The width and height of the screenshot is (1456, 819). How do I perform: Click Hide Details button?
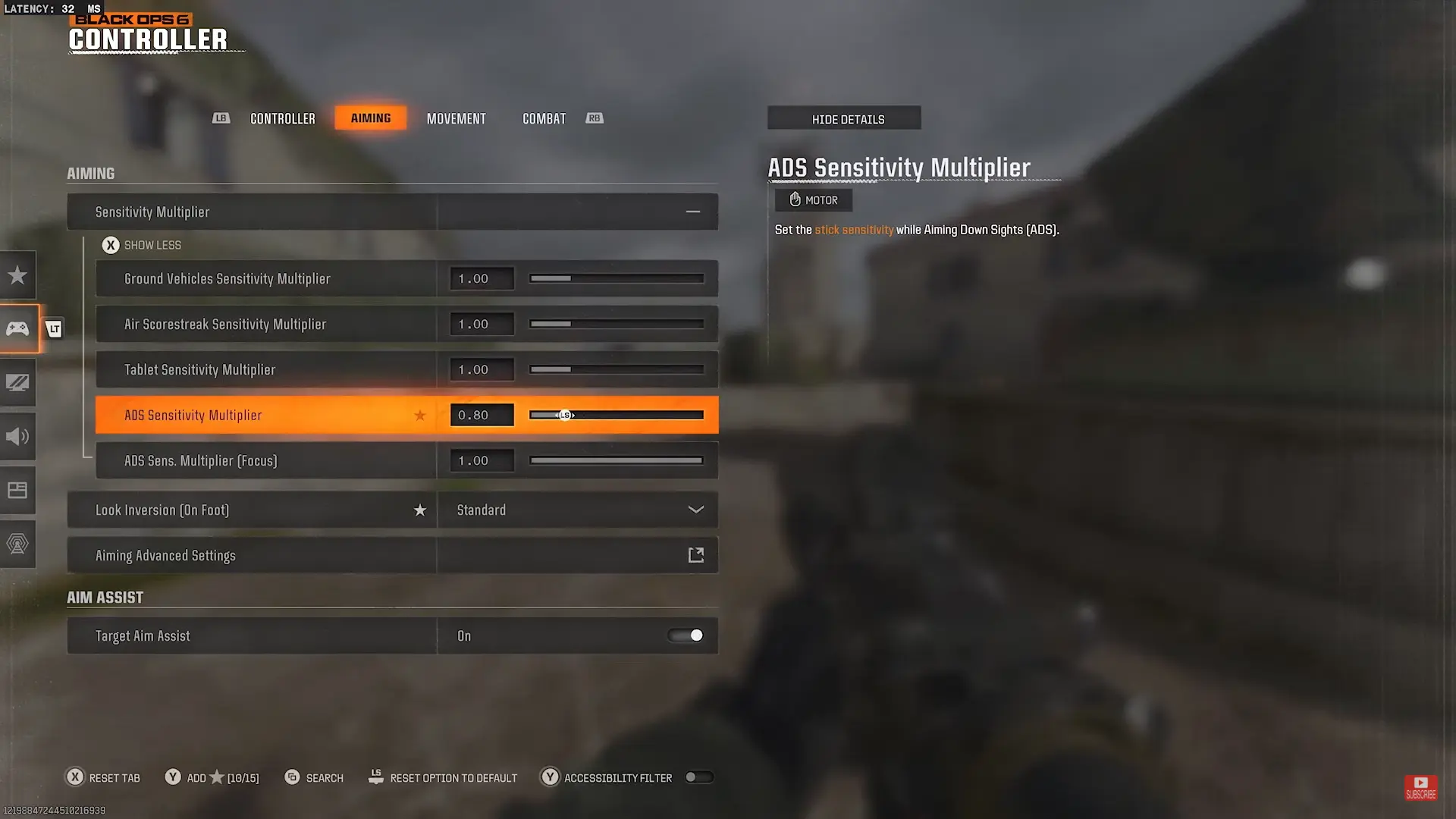tap(844, 118)
